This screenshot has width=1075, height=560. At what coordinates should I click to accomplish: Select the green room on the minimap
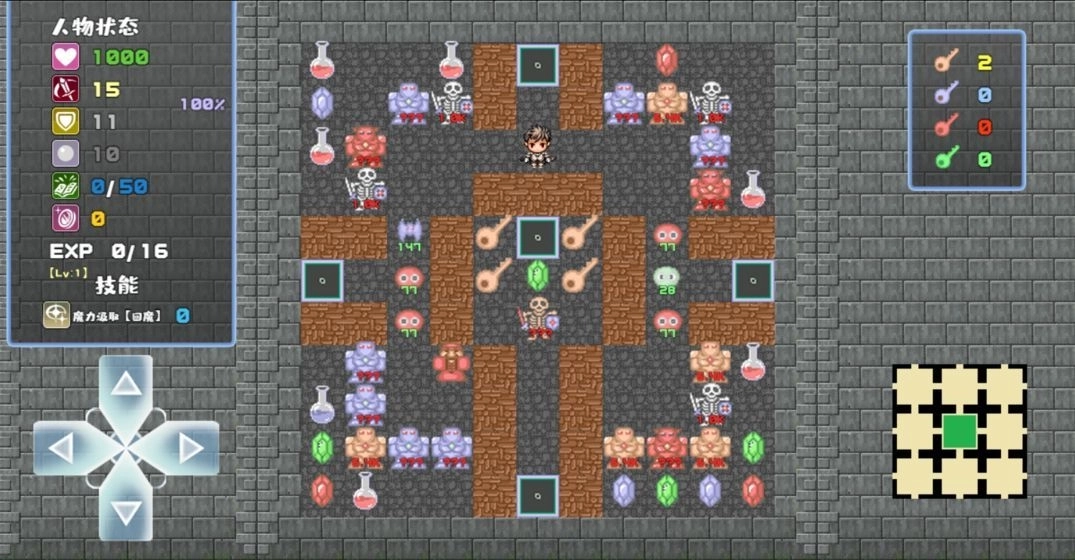pyautogui.click(x=959, y=431)
